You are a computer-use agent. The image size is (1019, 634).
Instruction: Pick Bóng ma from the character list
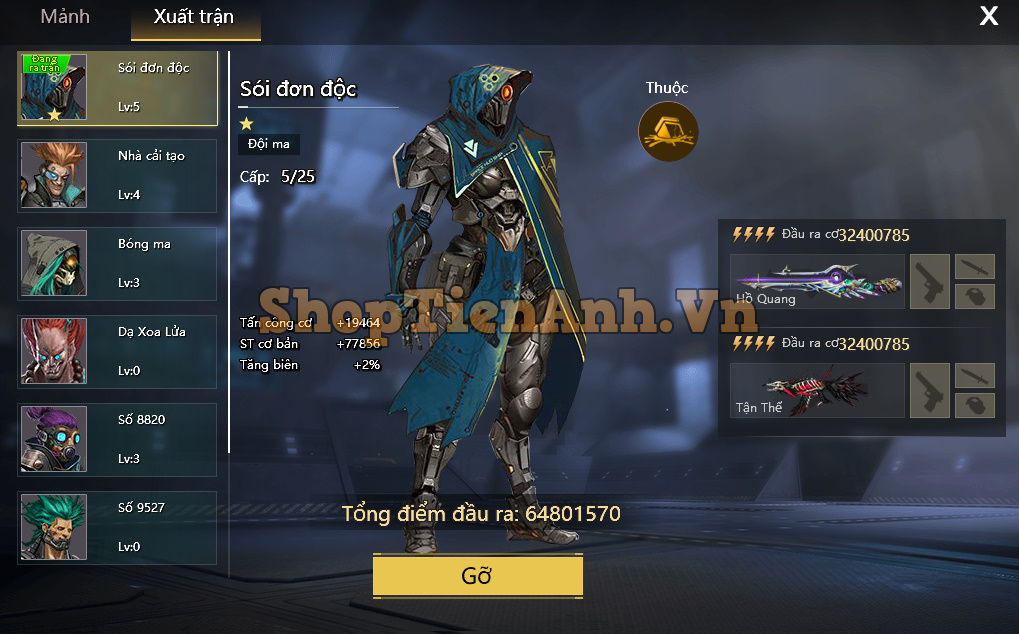coord(117,264)
